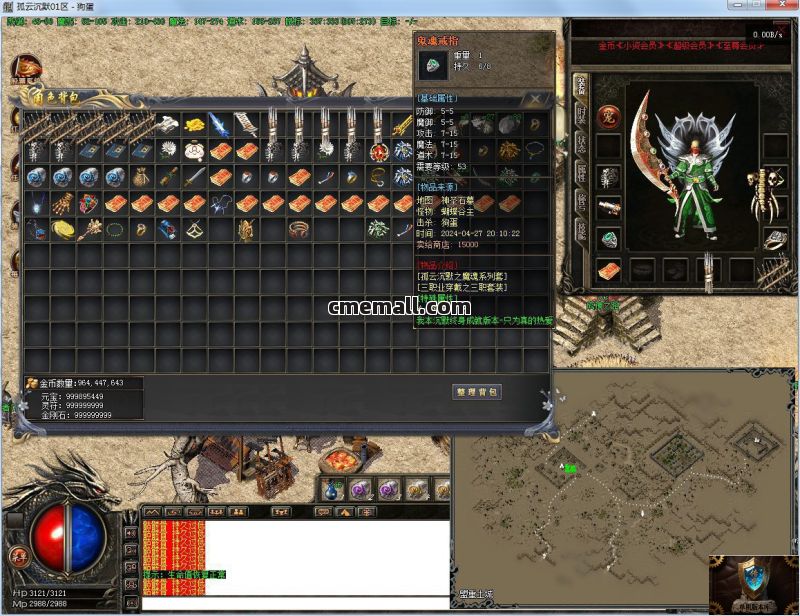This screenshot has width=800, height=616.
Task: Select the gold coin stack item
Action: [x=64, y=229]
